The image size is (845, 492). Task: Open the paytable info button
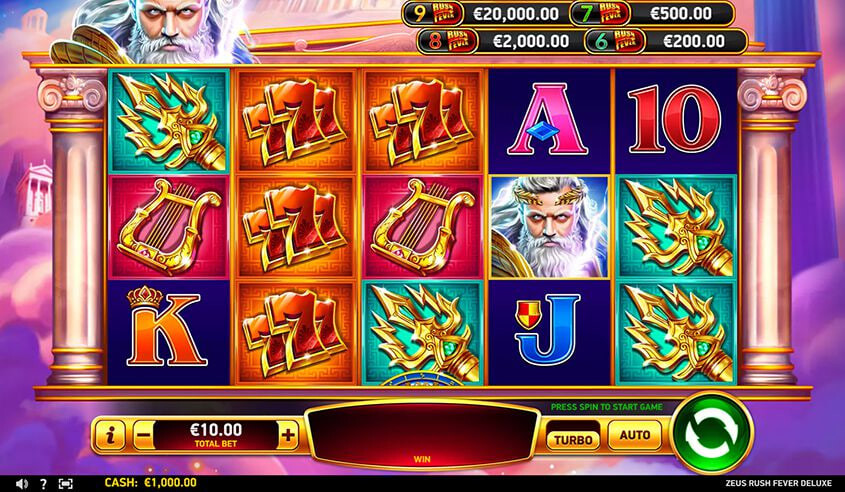click(x=110, y=435)
